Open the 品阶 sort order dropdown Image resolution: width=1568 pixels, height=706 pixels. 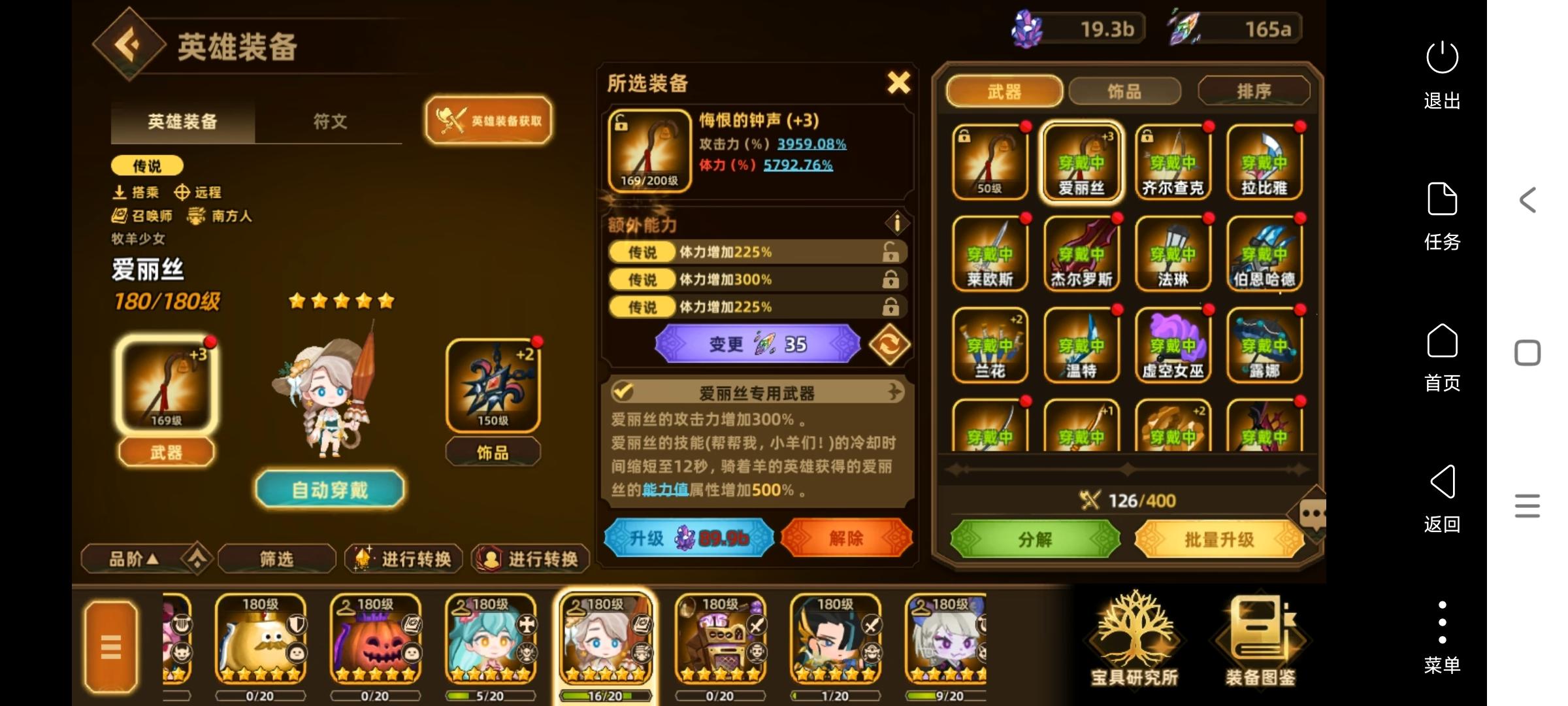pyautogui.click(x=136, y=558)
